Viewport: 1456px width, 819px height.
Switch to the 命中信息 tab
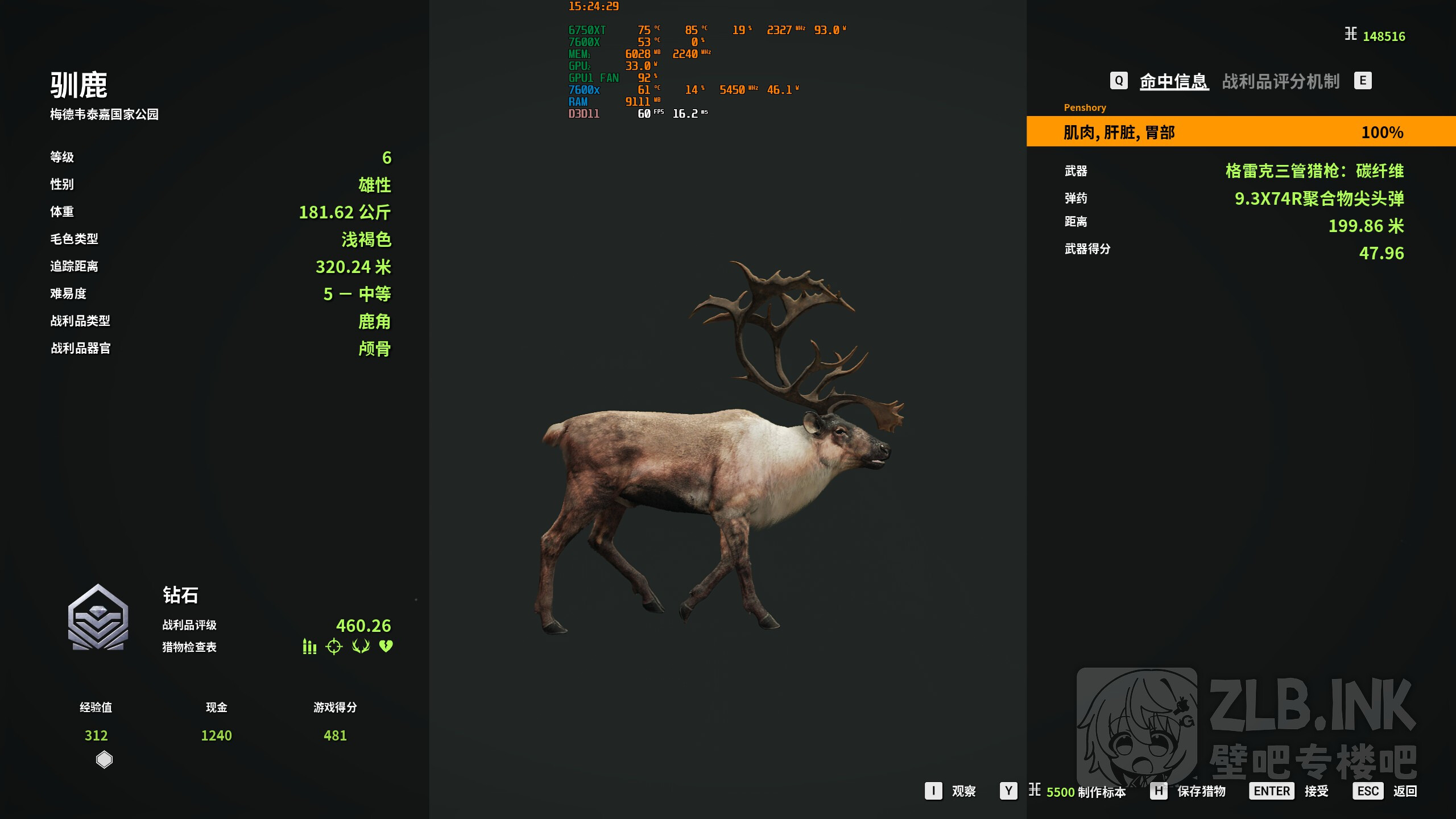coord(1173,81)
